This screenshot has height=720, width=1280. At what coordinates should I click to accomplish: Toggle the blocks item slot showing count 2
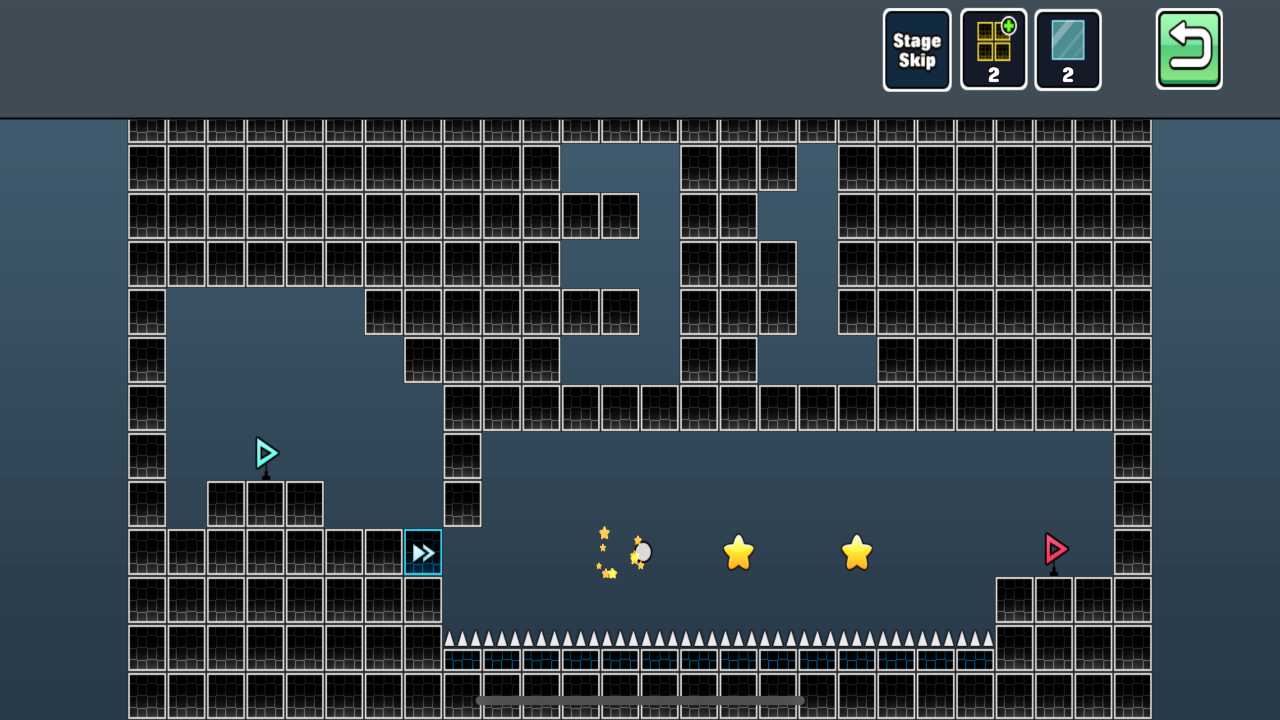(x=993, y=49)
